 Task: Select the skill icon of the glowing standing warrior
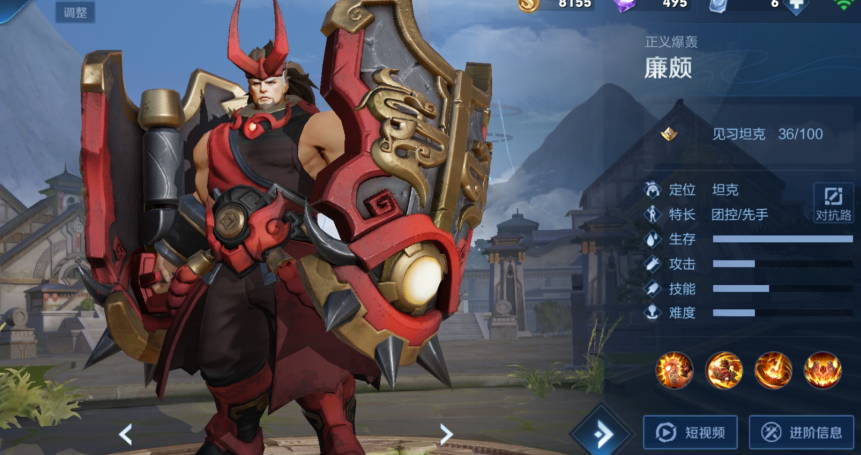[674, 370]
